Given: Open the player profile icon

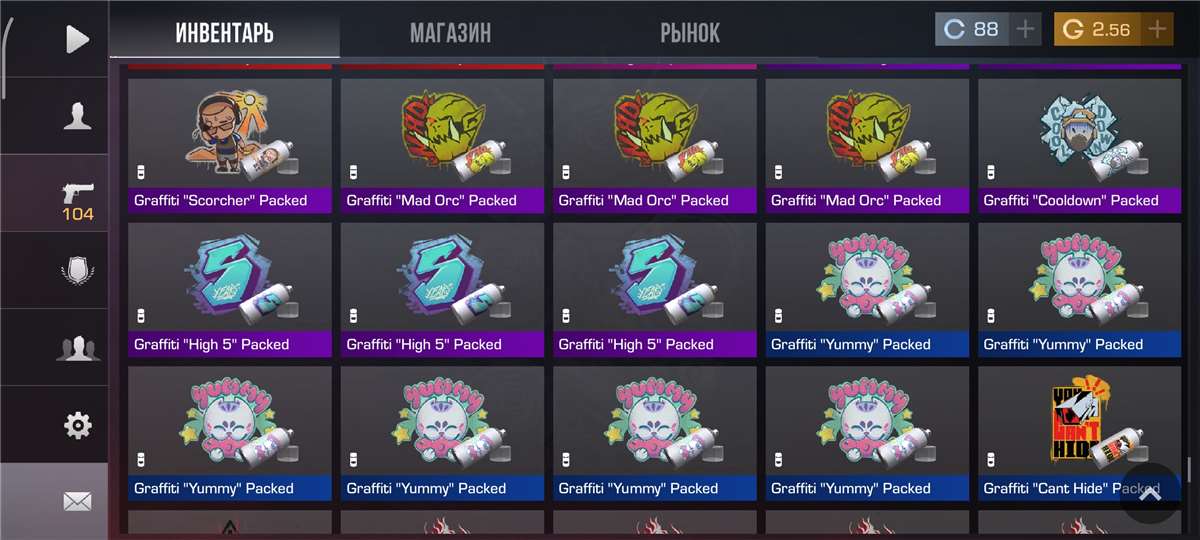Looking at the screenshot, I should tap(77, 116).
